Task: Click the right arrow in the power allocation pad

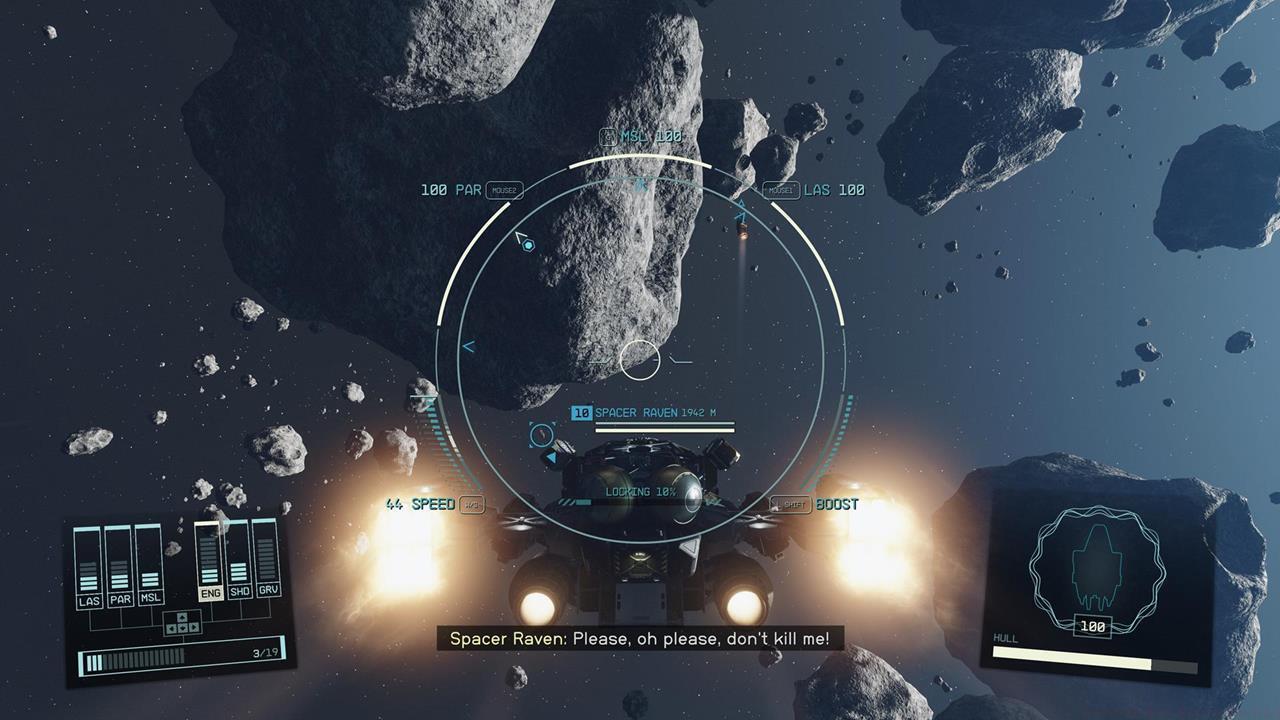Action: tap(193, 627)
